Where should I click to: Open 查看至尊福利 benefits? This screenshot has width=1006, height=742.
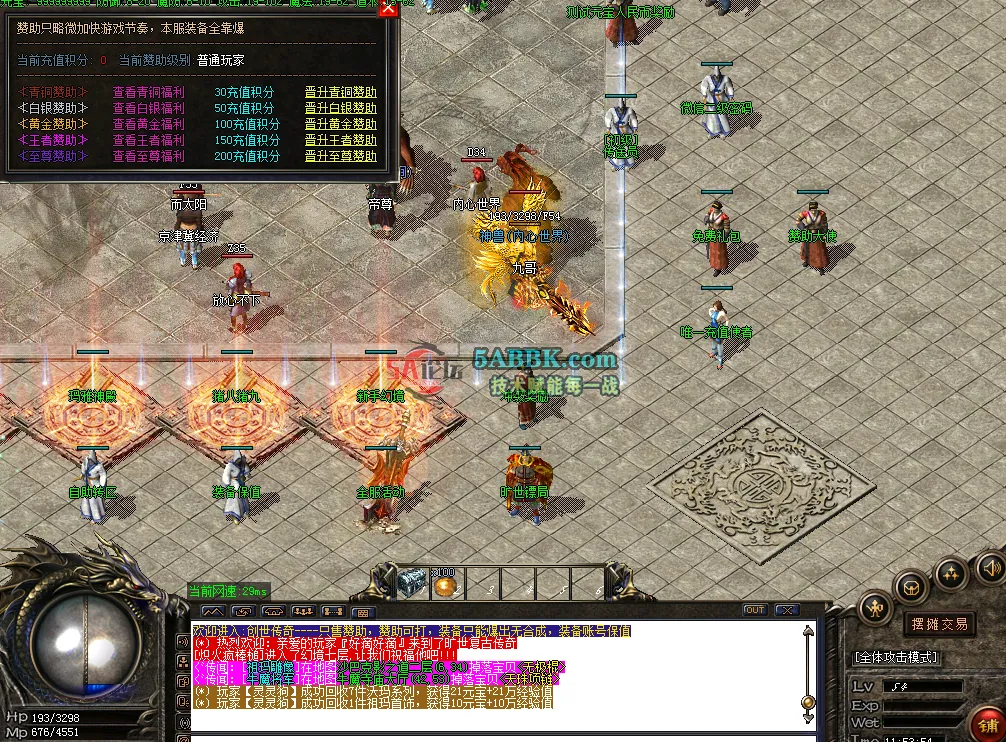(x=148, y=156)
